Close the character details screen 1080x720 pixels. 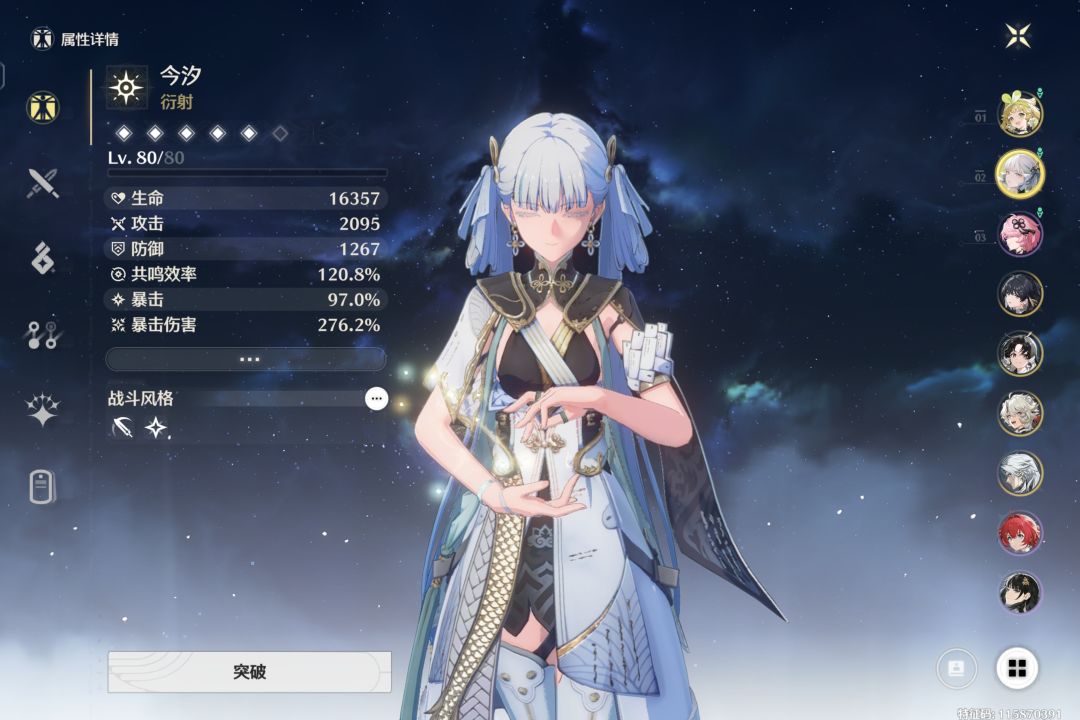(1018, 37)
